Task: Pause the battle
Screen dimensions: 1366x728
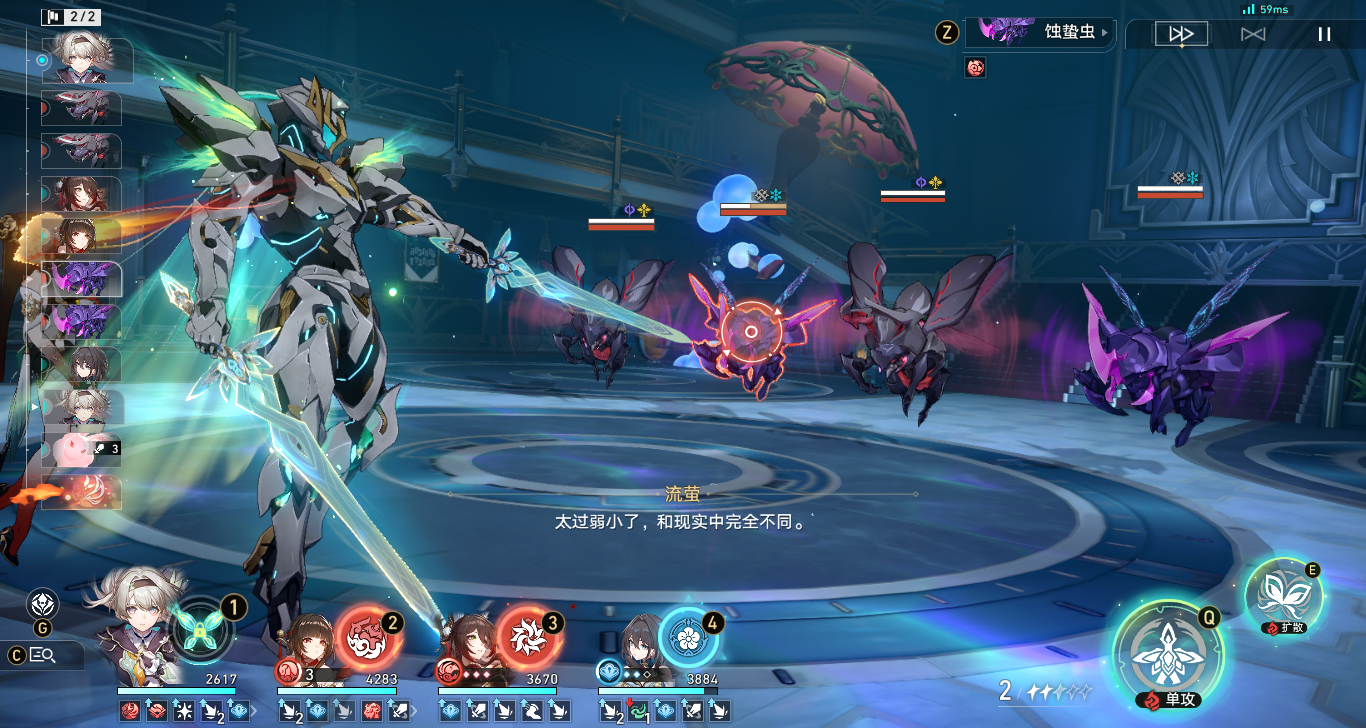Action: (x=1324, y=34)
